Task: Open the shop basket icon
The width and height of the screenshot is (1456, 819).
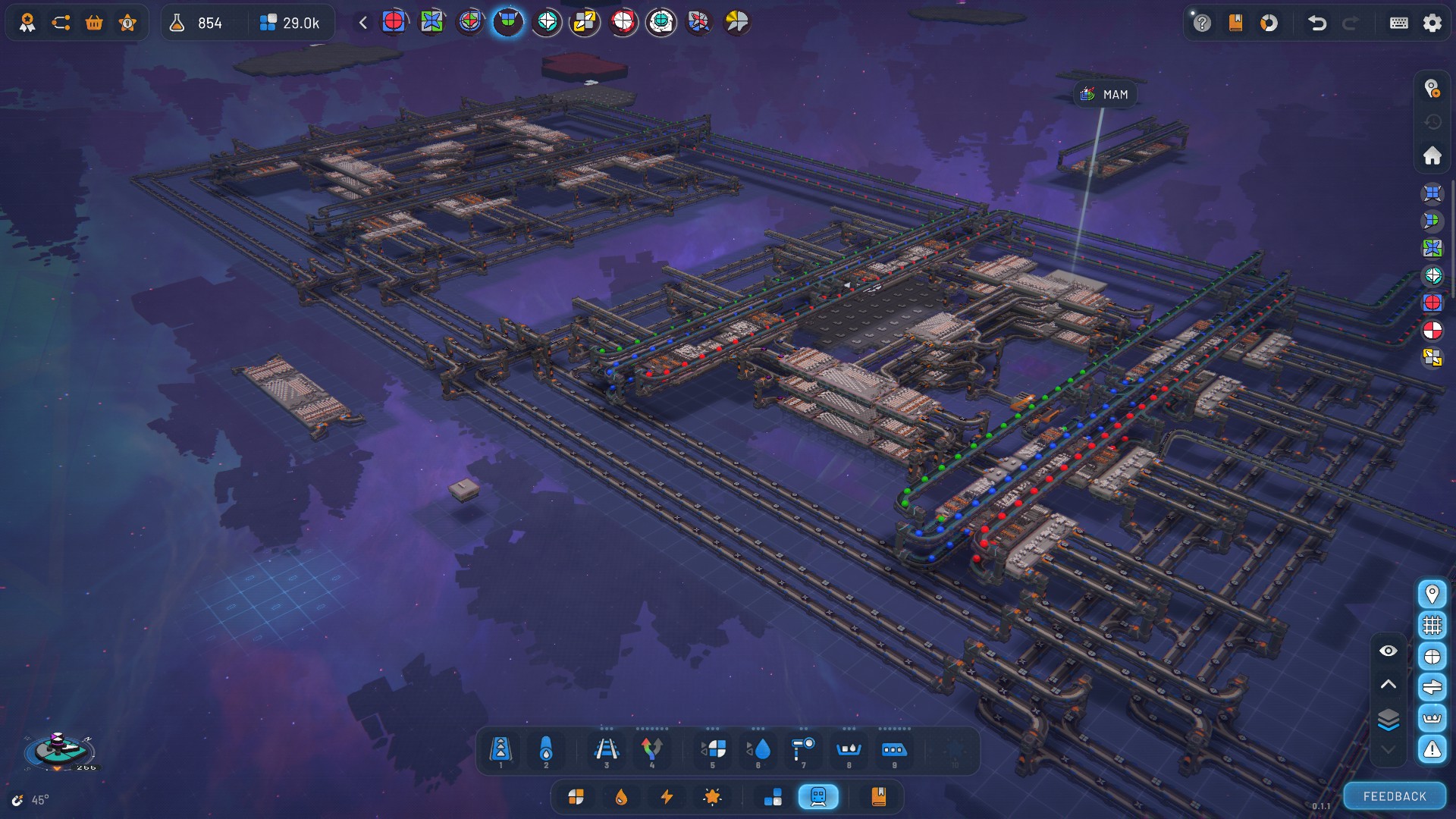Action: [94, 23]
